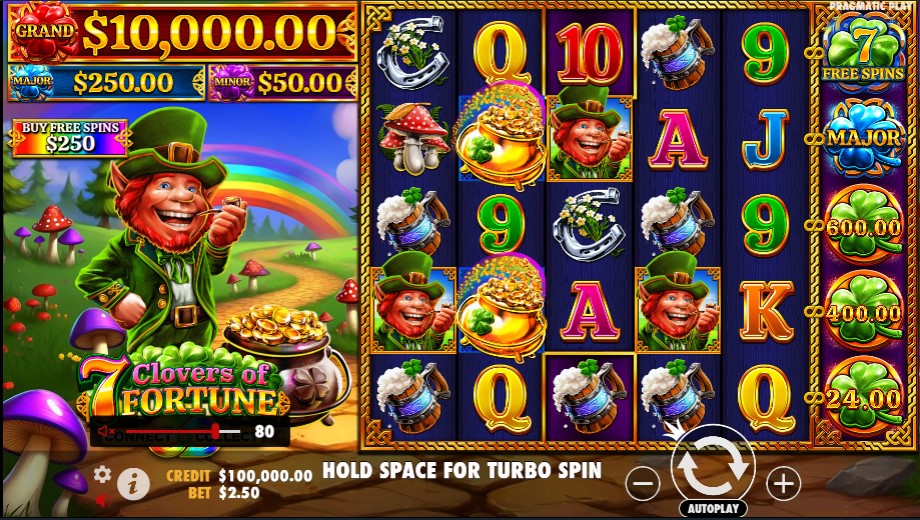Mute audio using the slider's speaker icon
This screenshot has width=920, height=520.
click(x=104, y=432)
